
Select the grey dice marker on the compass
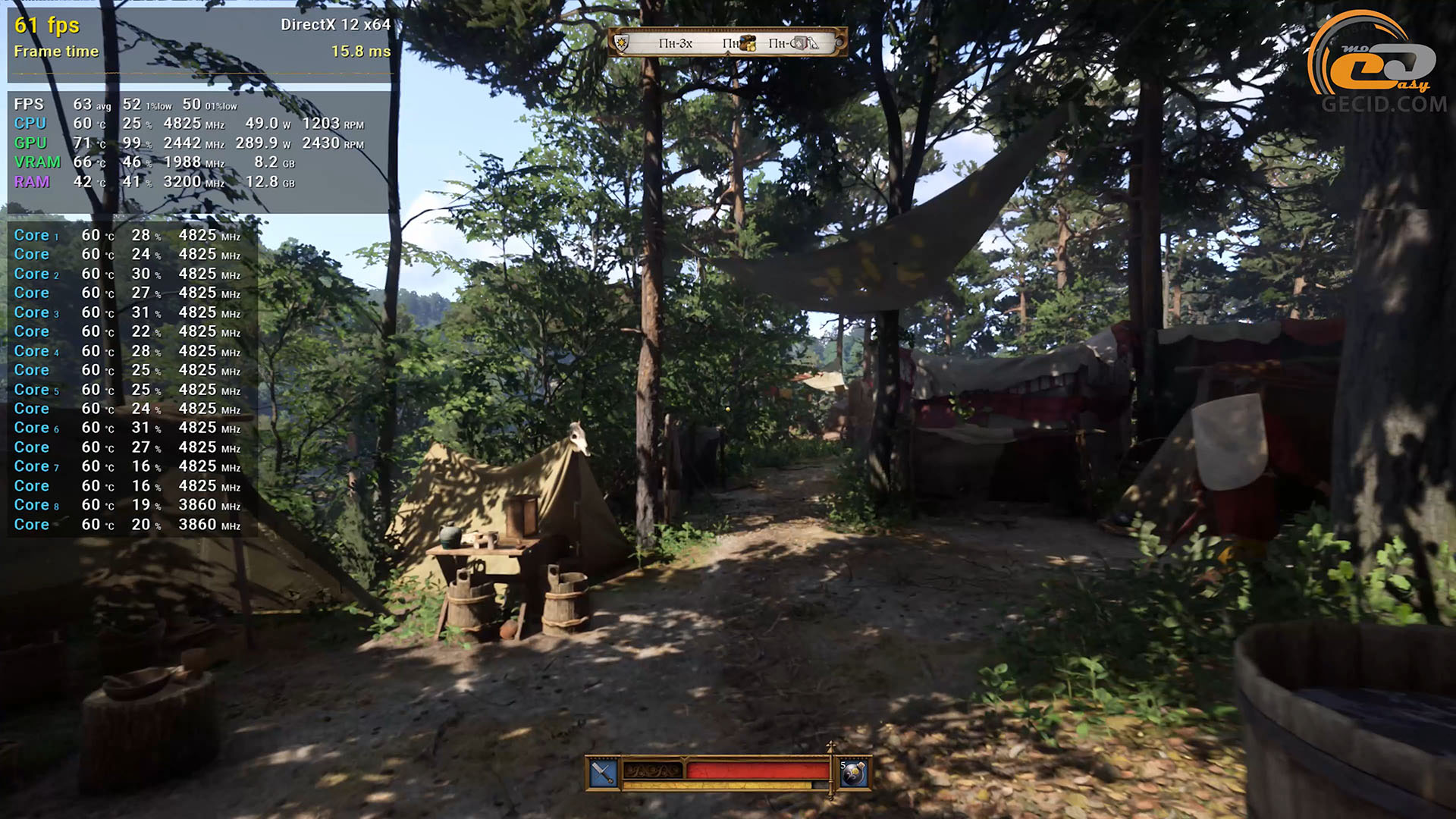[800, 43]
